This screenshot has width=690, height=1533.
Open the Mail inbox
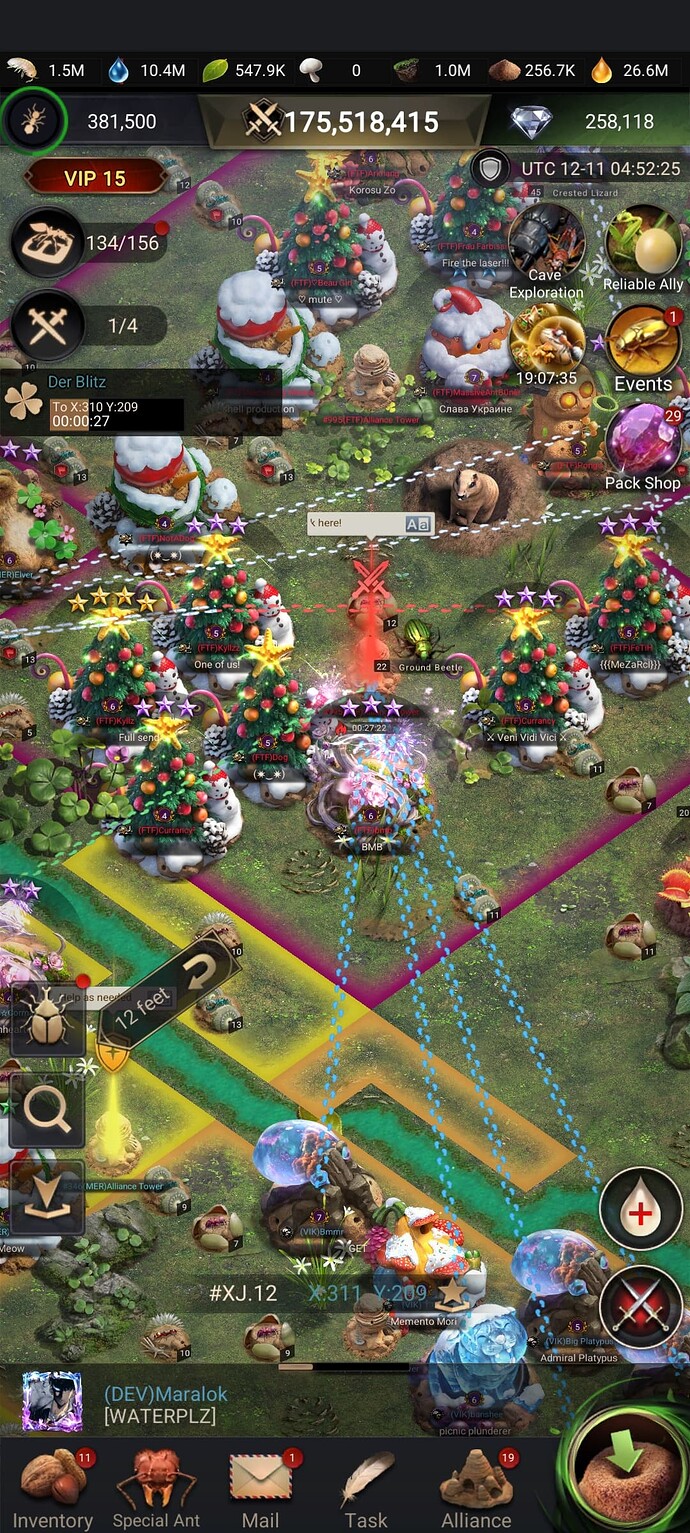[260, 1487]
